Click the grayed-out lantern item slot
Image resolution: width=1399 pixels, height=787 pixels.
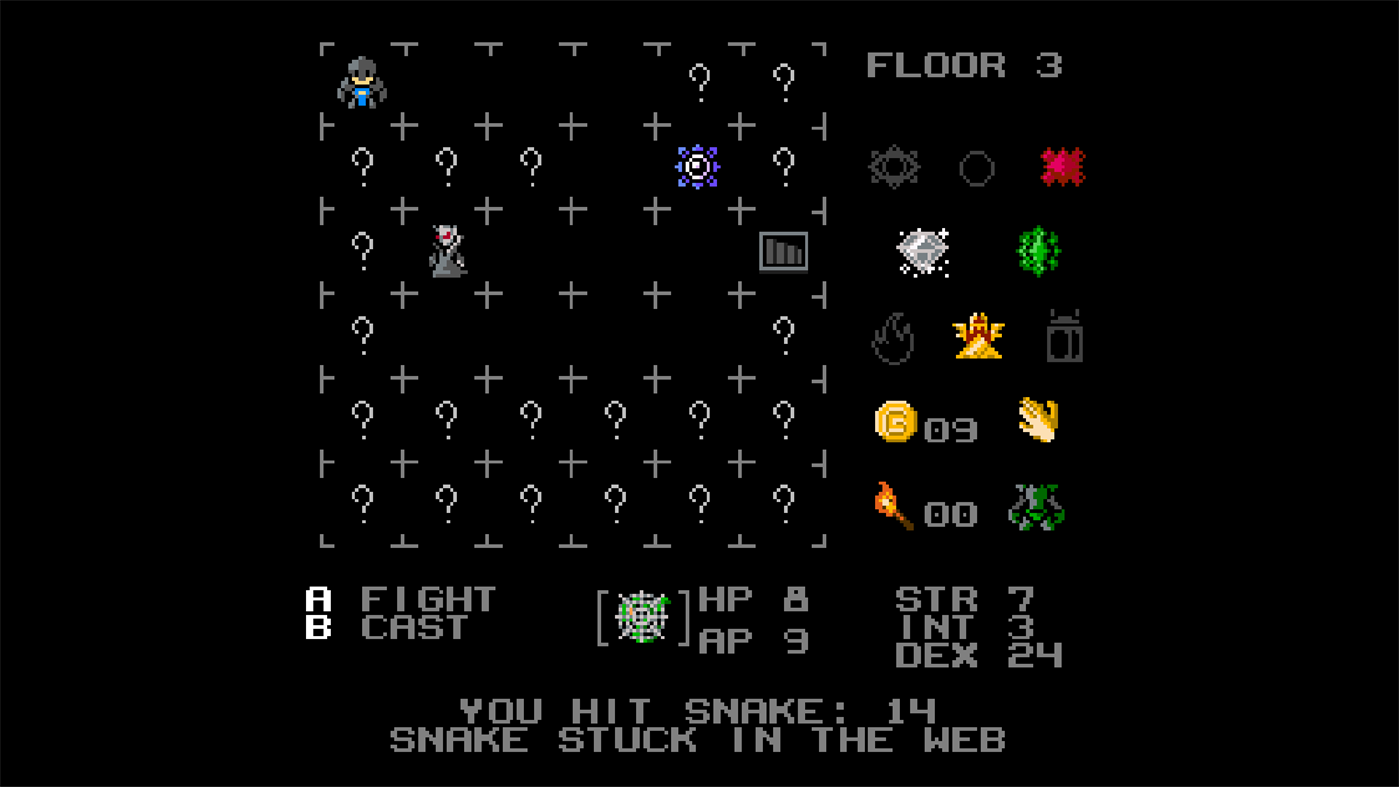pos(1063,338)
